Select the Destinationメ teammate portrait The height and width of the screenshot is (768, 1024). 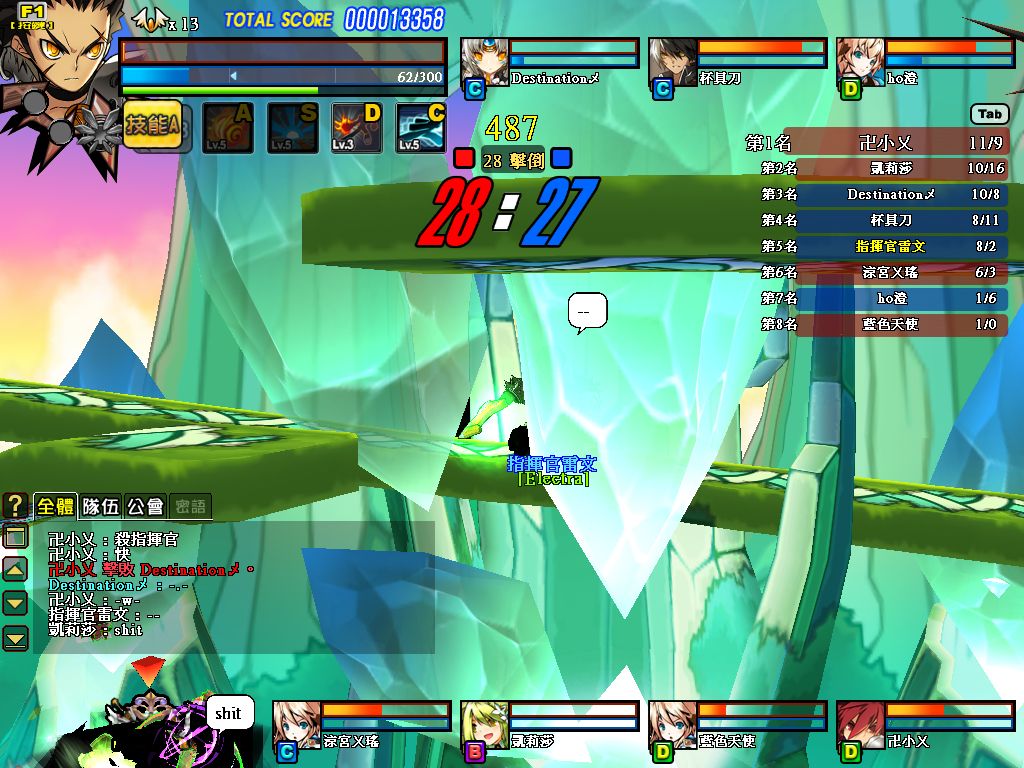tap(485, 63)
